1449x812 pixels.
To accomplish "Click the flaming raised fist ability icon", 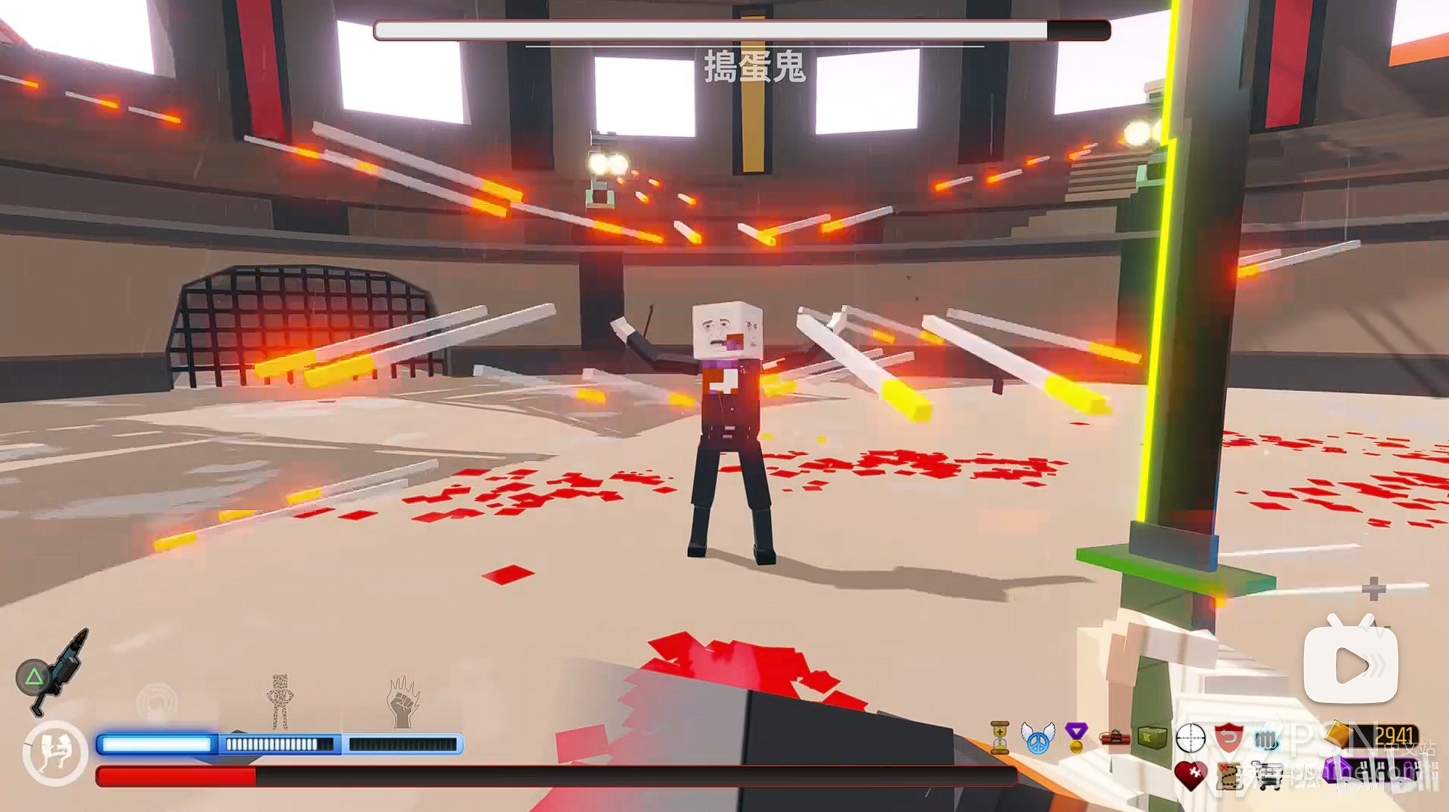I will (403, 702).
